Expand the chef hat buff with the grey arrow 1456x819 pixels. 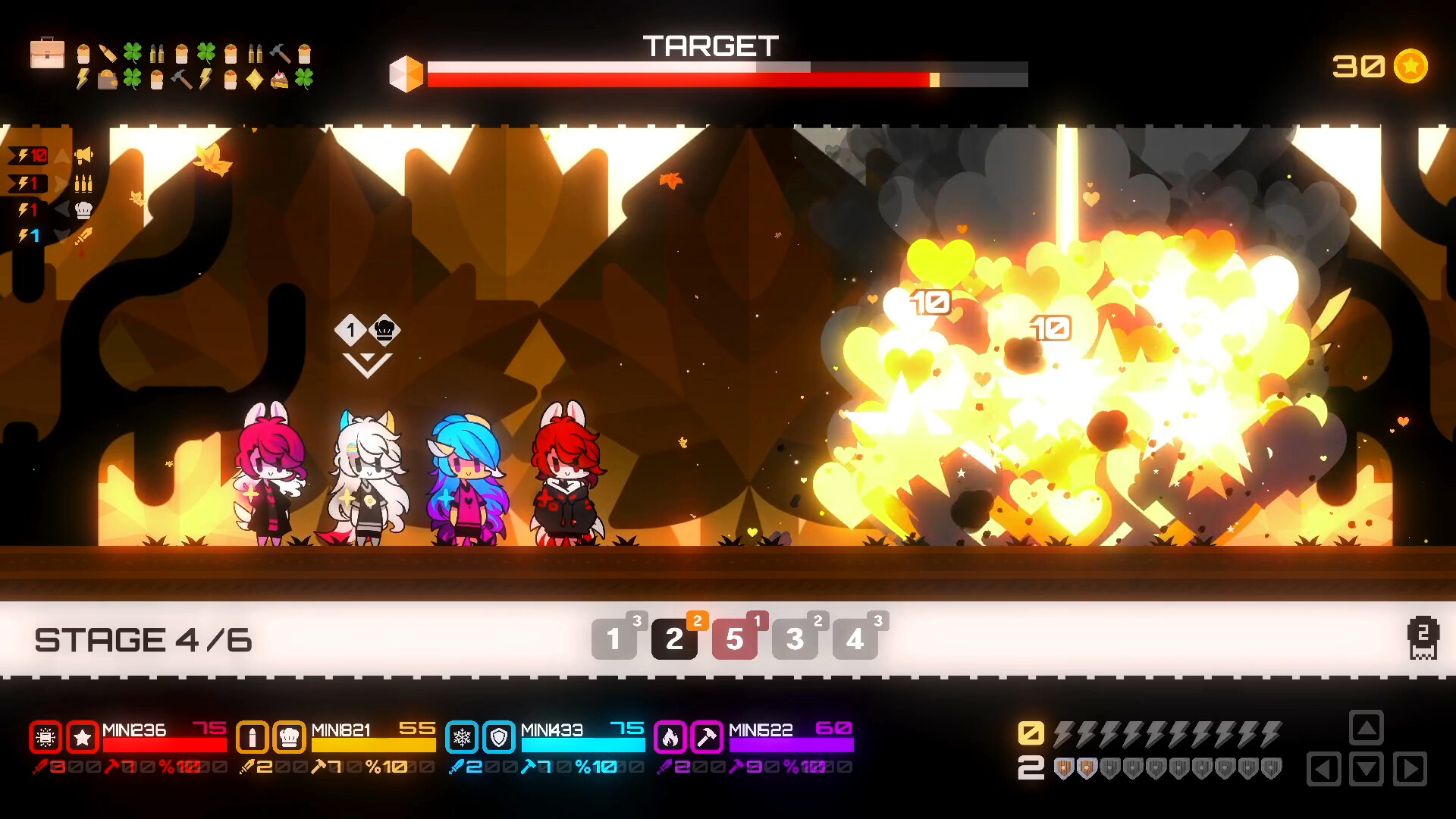point(62,210)
